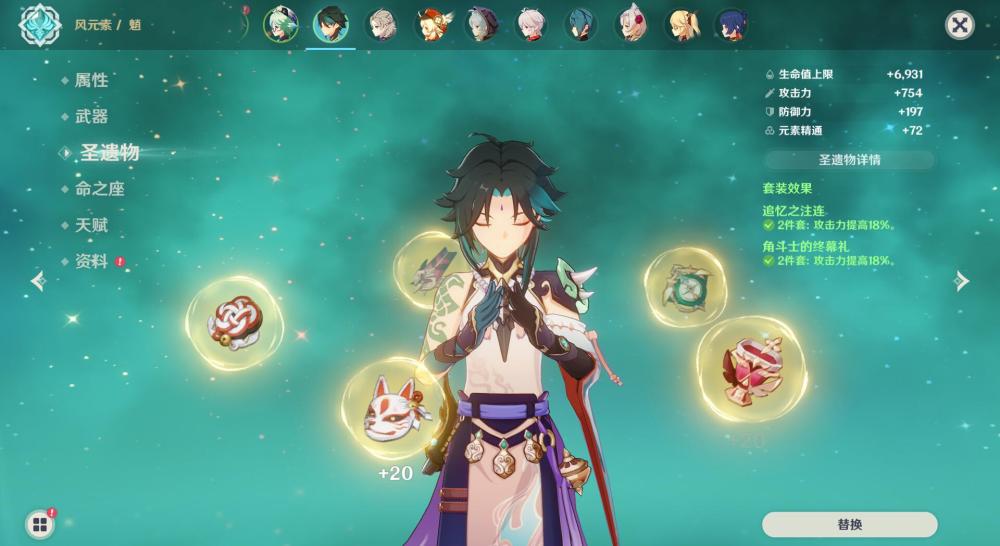The height and width of the screenshot is (546, 1000).
Task: Select the 圣遗物 artifacts entry
Action: coord(109,152)
